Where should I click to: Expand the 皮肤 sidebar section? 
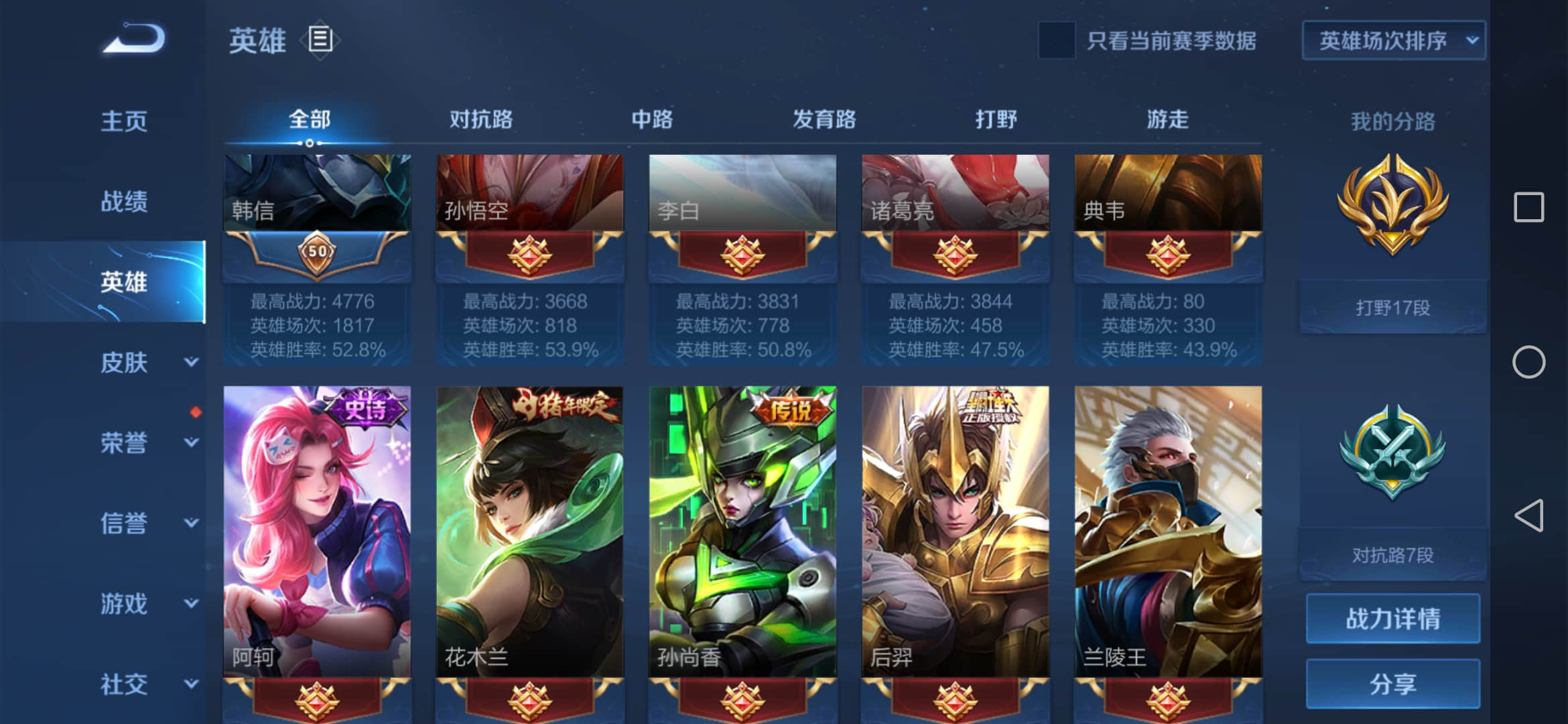pyautogui.click(x=124, y=362)
